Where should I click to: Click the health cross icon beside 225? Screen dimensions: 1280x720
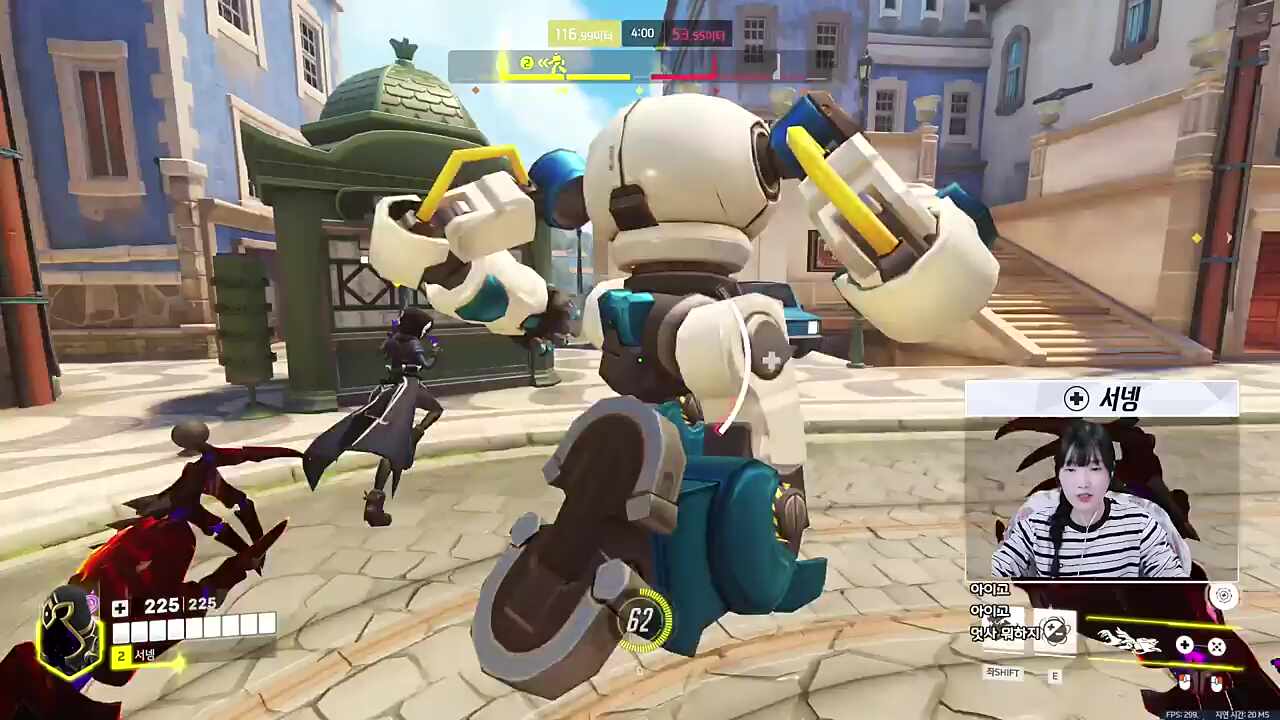coord(119,605)
